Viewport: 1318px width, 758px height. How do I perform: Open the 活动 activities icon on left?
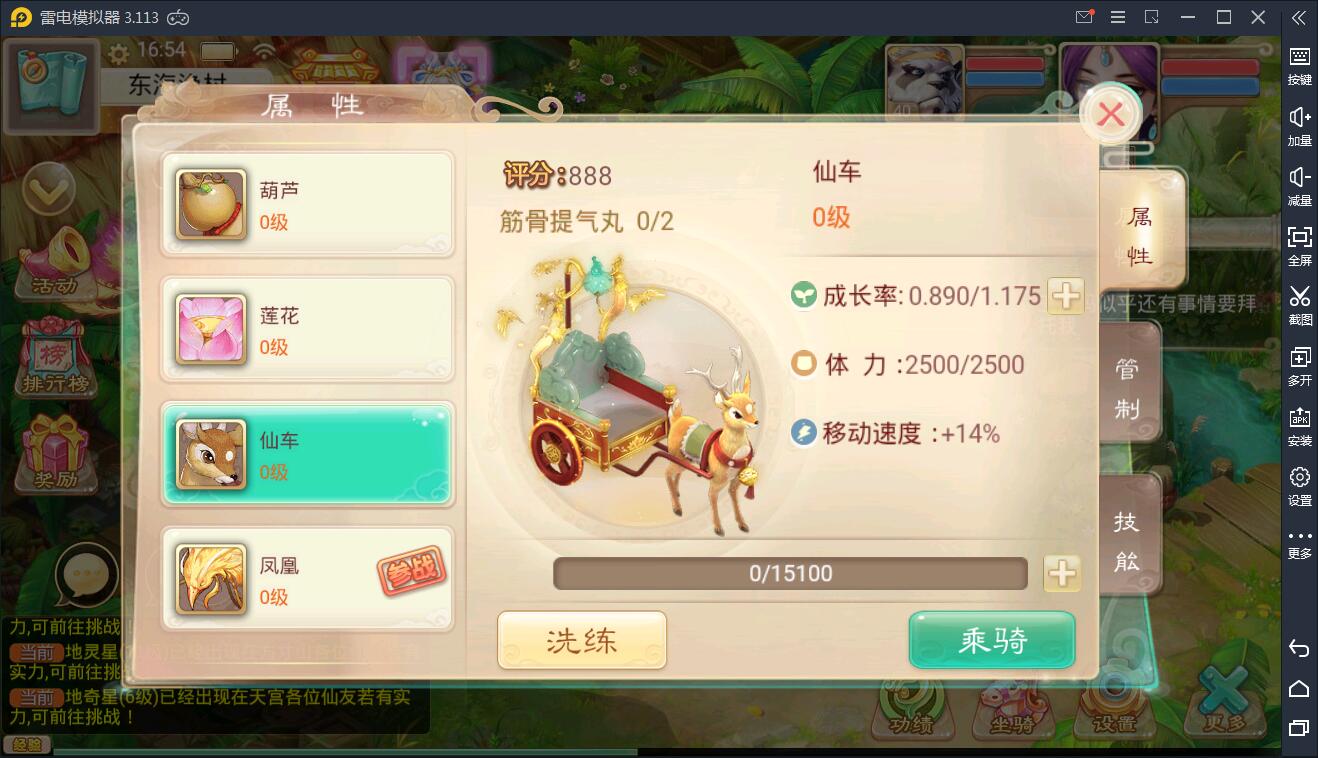pyautogui.click(x=55, y=265)
